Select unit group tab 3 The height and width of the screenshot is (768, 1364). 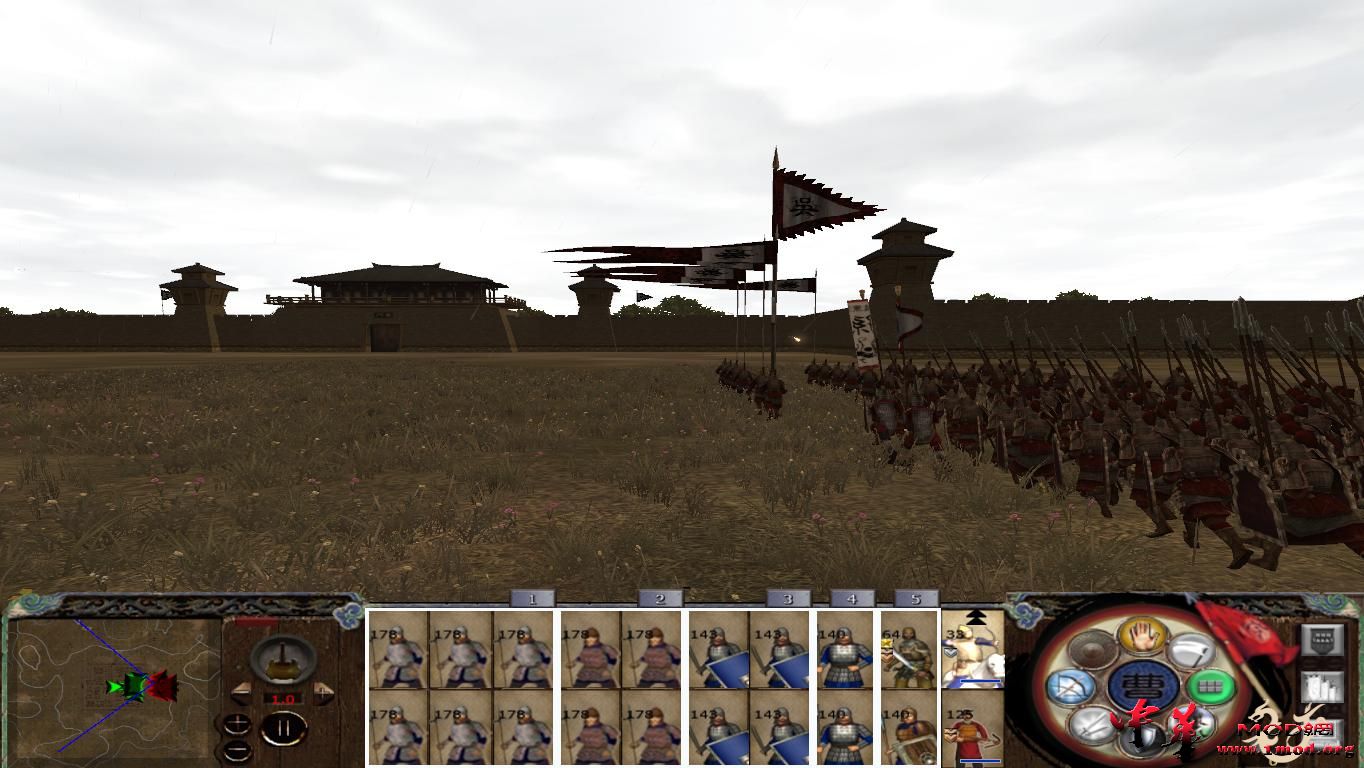tap(787, 599)
